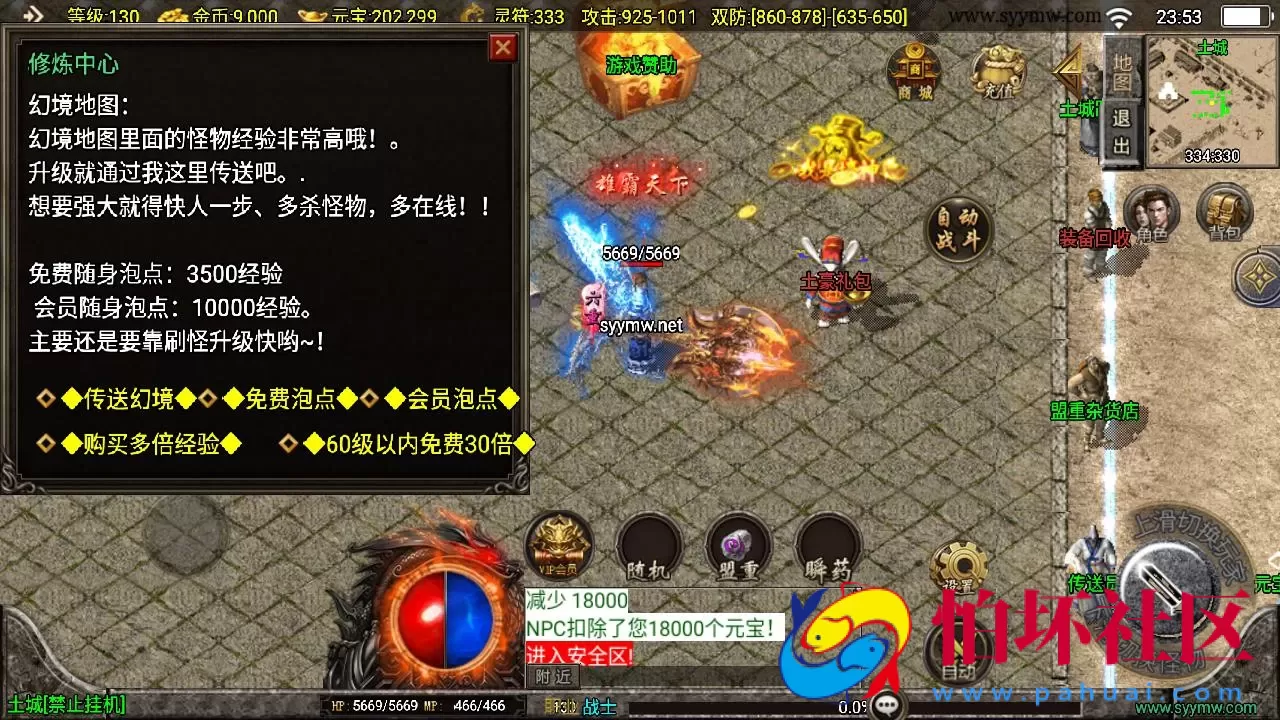Open the 设置 settings gear

pos(957,565)
